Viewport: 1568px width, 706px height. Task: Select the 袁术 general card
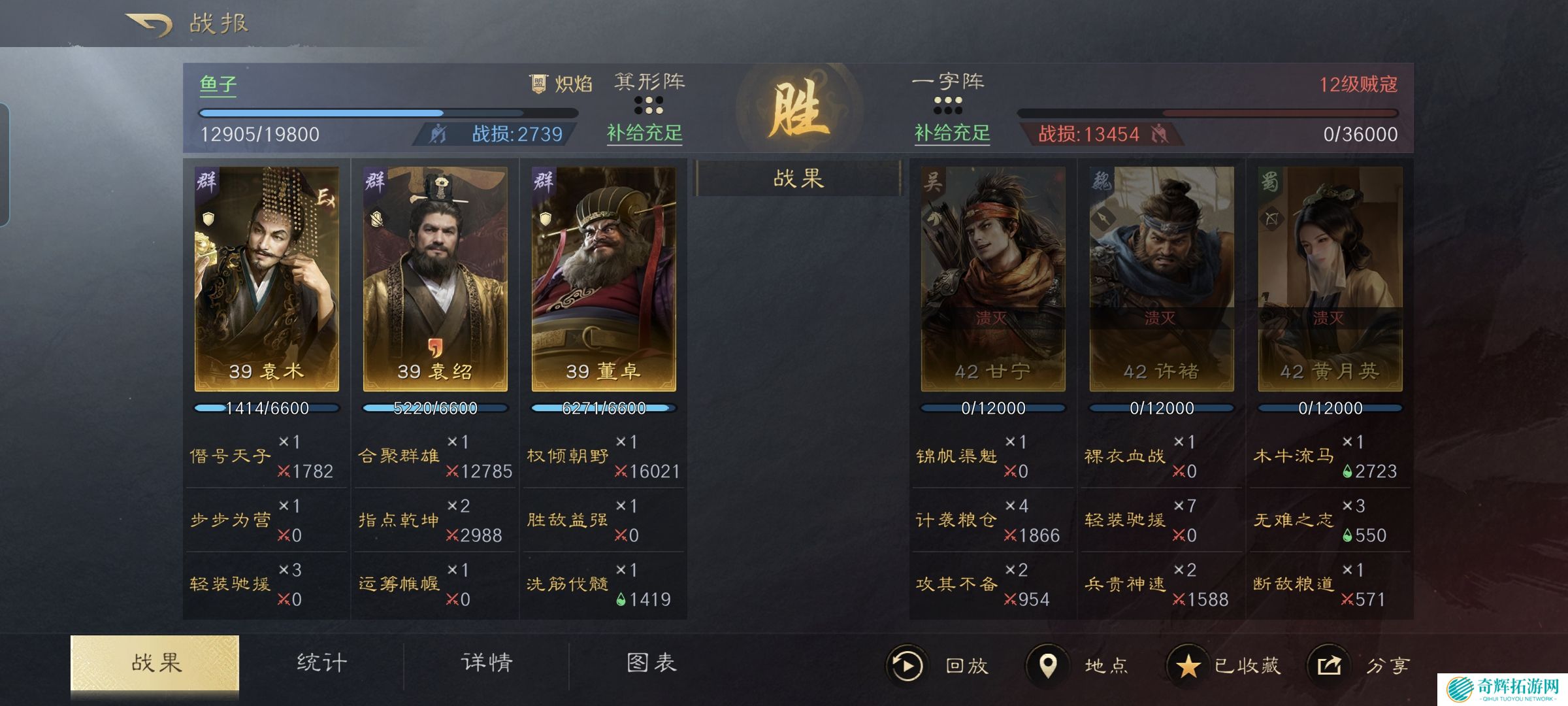tap(267, 279)
